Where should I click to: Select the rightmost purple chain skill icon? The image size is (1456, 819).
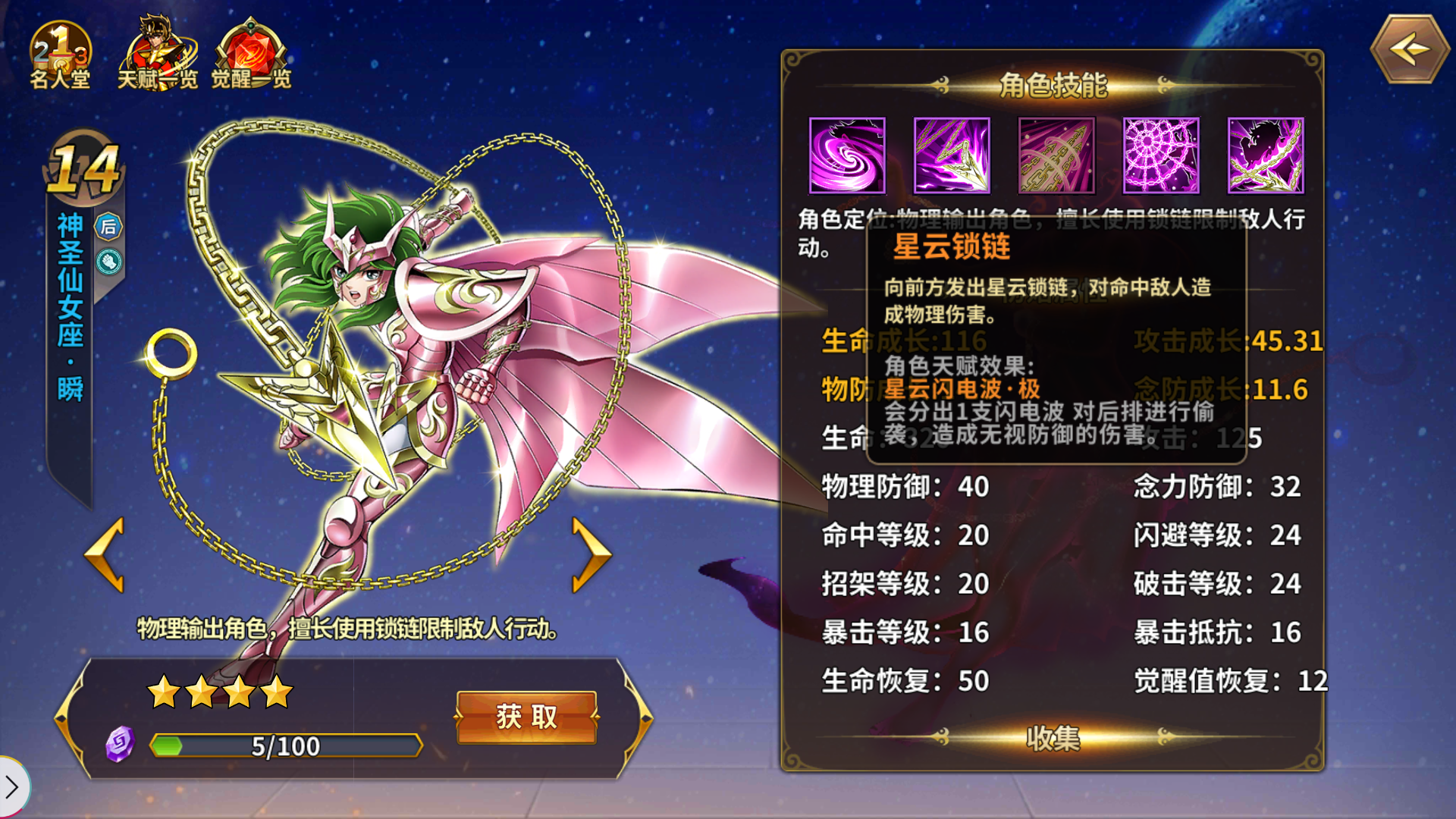[x=1266, y=155]
